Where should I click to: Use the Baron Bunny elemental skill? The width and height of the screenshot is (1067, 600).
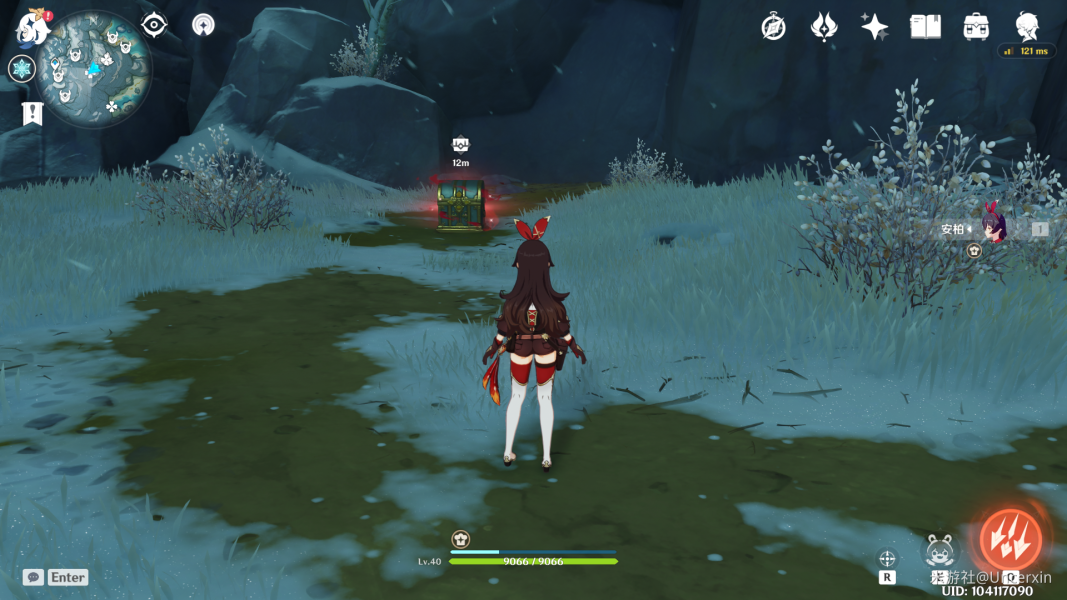coord(940,551)
